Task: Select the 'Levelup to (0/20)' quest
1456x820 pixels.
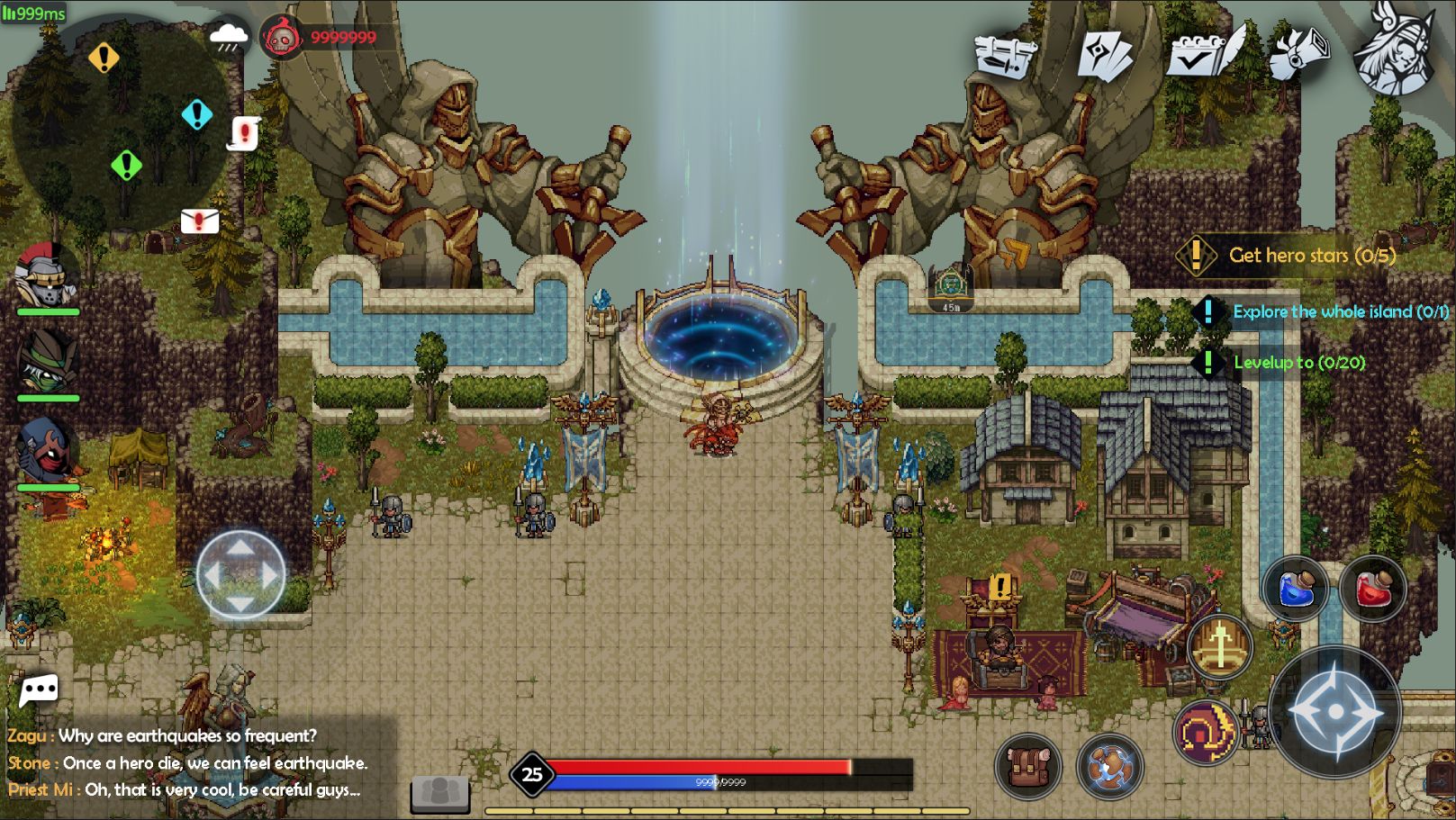Action: 1298,363
